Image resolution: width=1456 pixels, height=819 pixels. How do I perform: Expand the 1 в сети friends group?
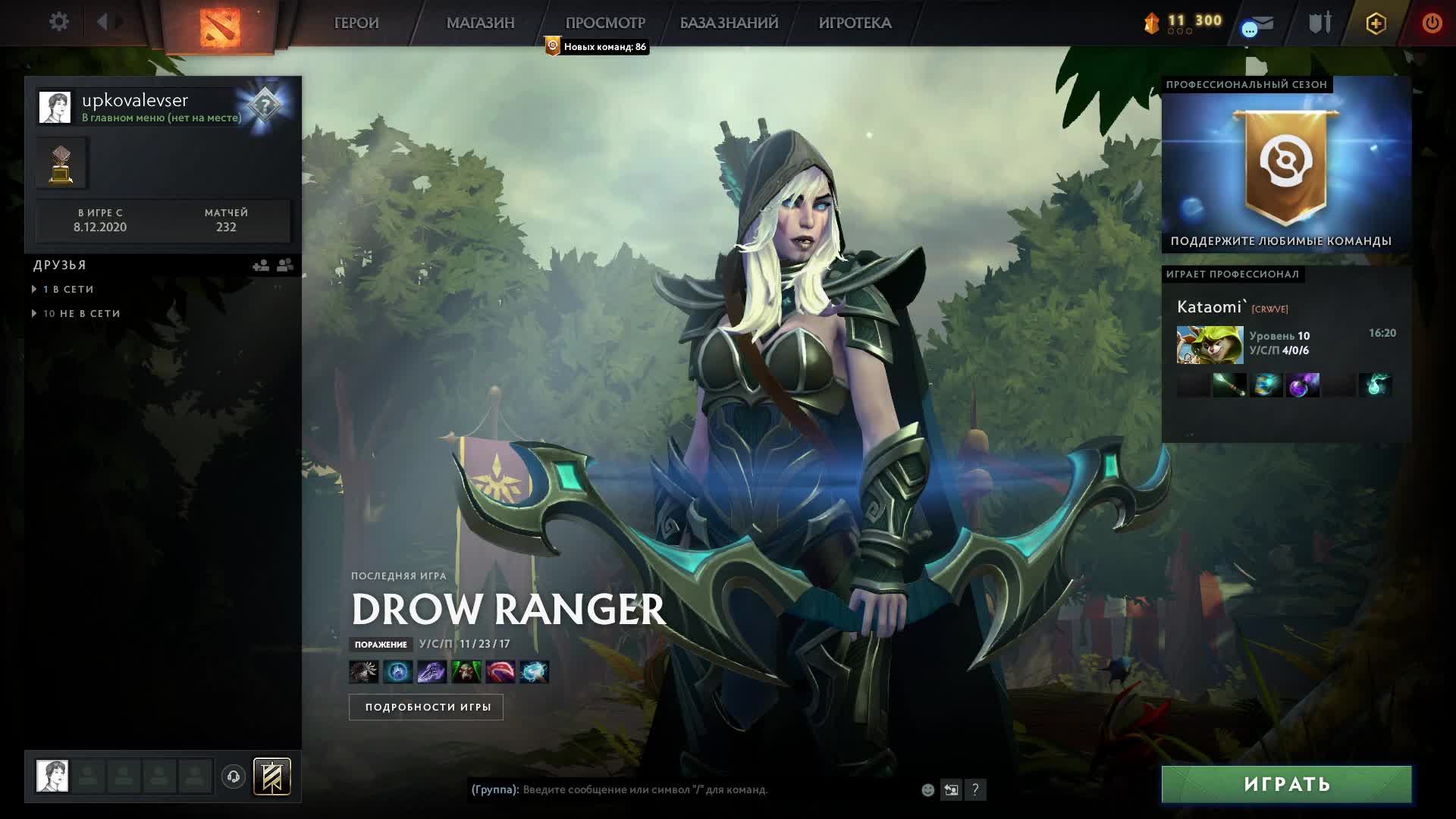68,290
